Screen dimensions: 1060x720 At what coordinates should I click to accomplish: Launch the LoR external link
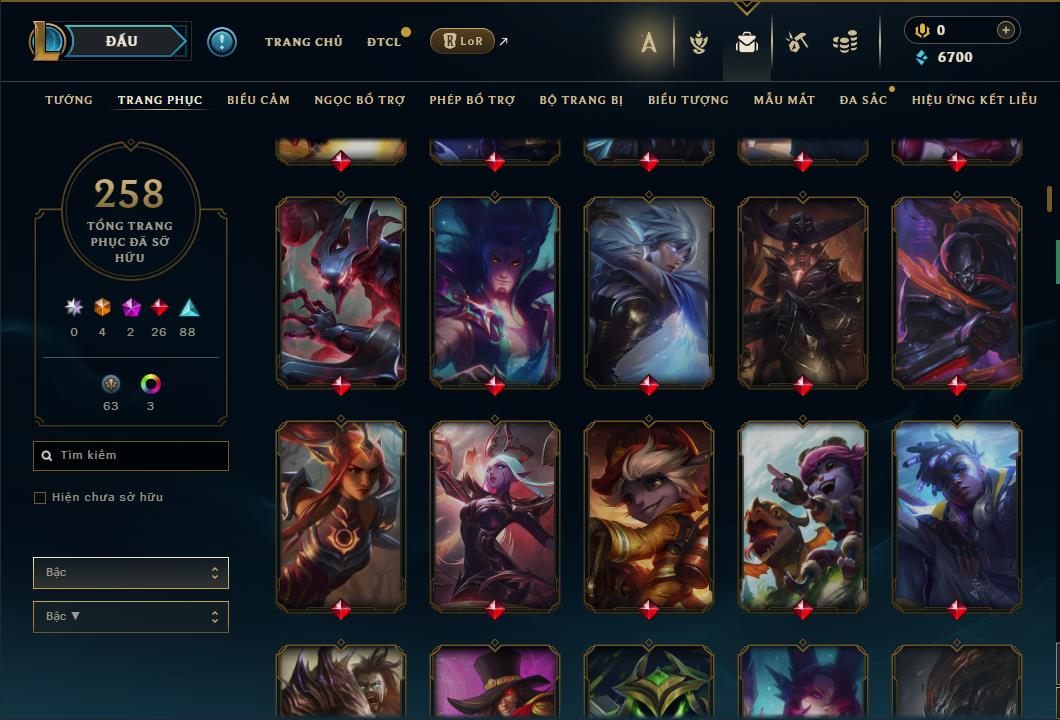(462, 41)
